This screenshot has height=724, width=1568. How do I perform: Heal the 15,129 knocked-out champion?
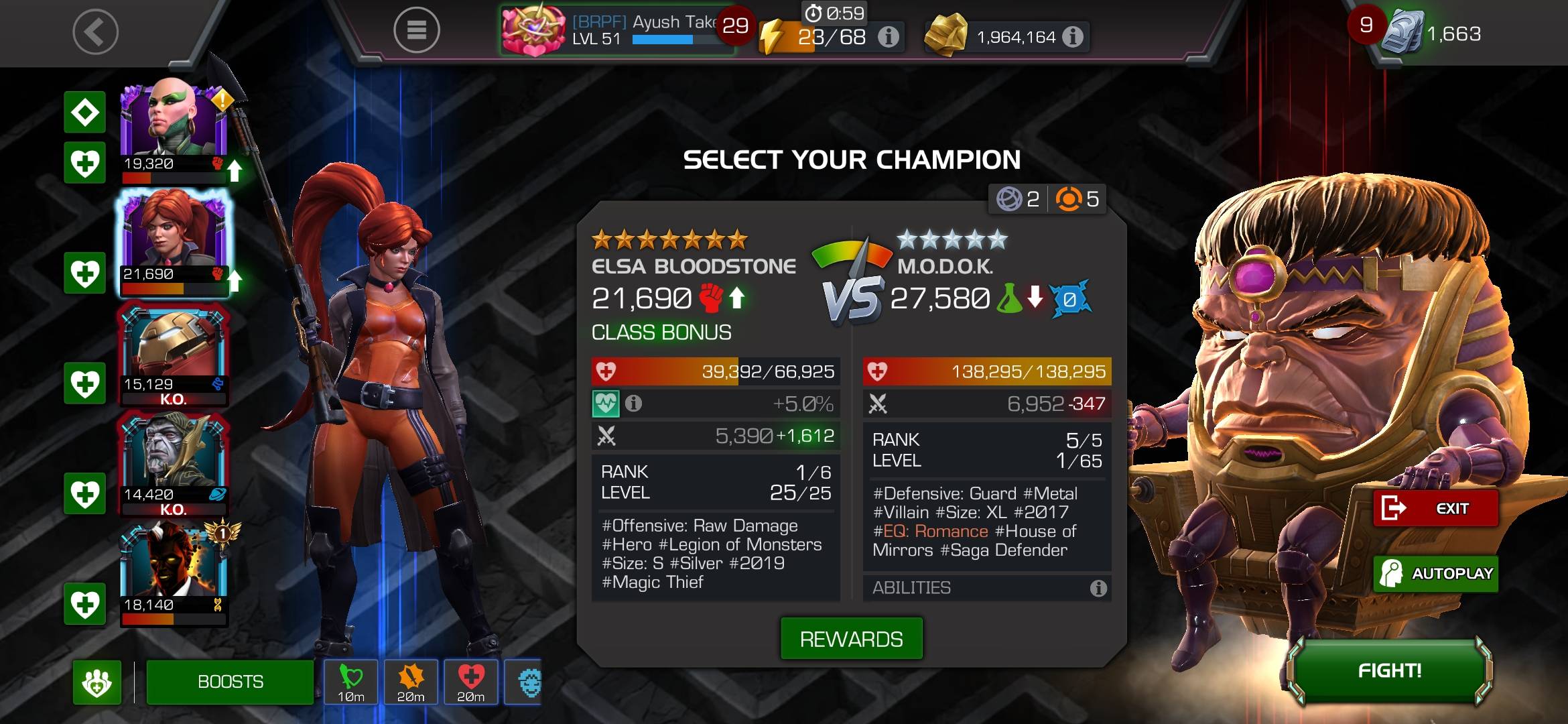pyautogui.click(x=85, y=384)
